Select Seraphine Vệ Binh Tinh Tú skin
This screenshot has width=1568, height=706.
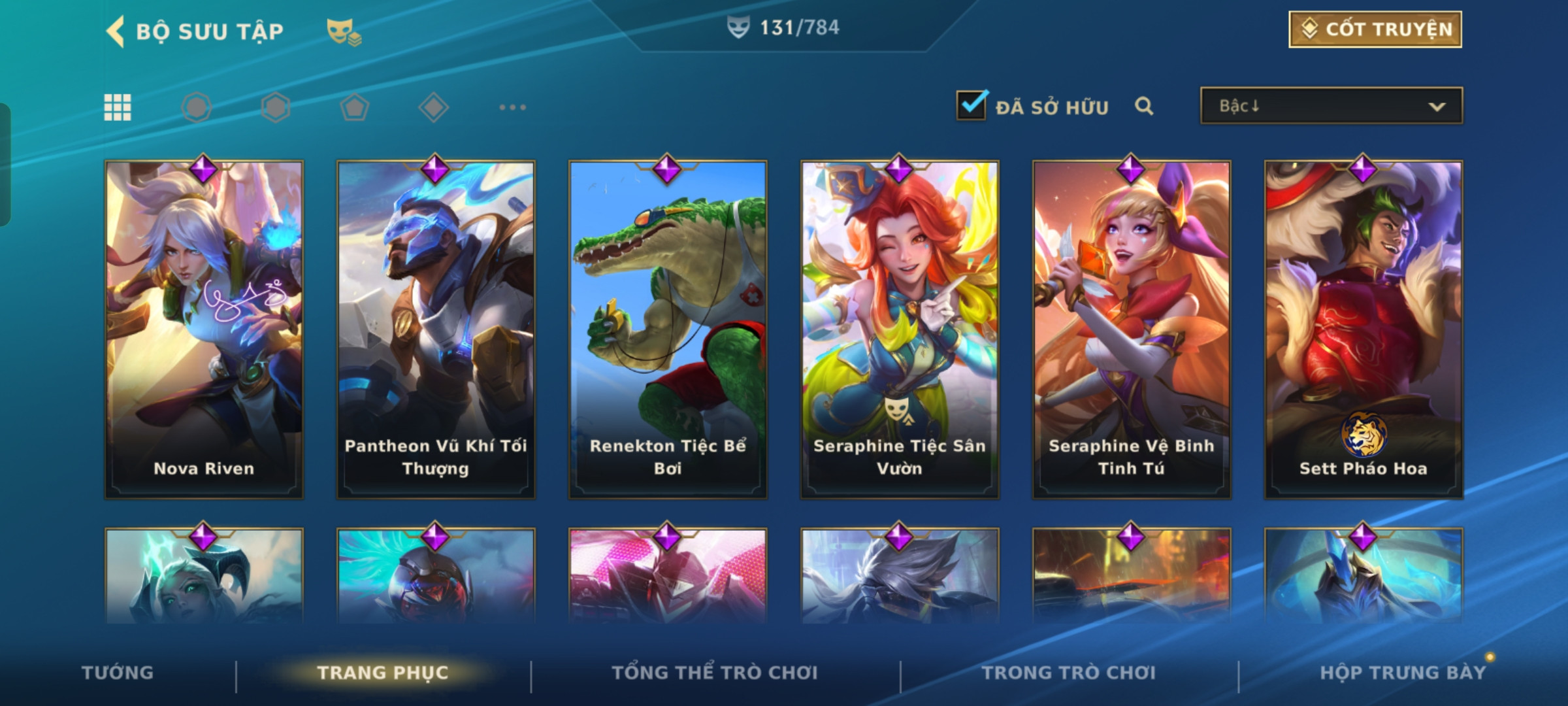tap(1132, 330)
